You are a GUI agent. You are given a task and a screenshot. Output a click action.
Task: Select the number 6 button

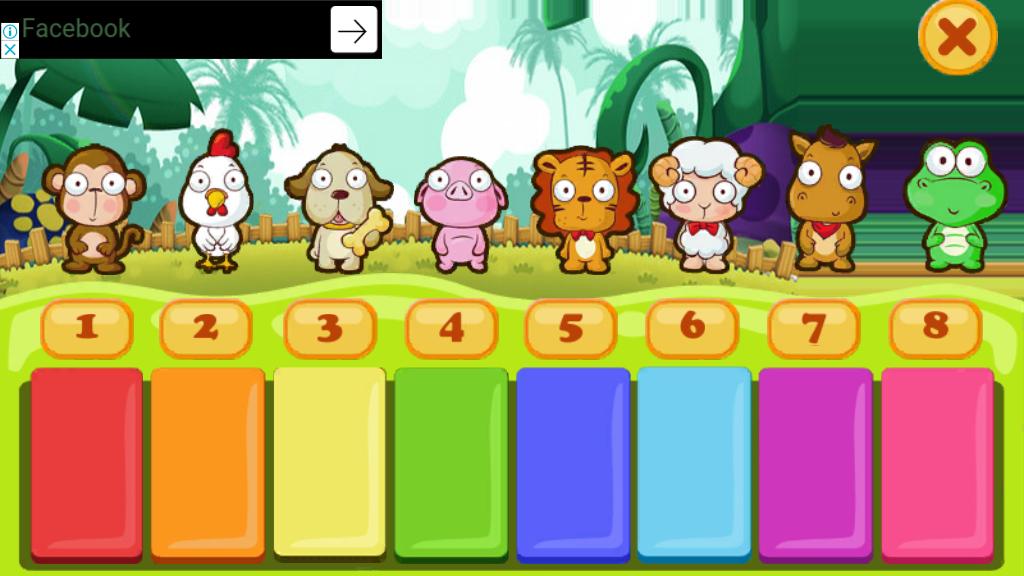click(692, 327)
